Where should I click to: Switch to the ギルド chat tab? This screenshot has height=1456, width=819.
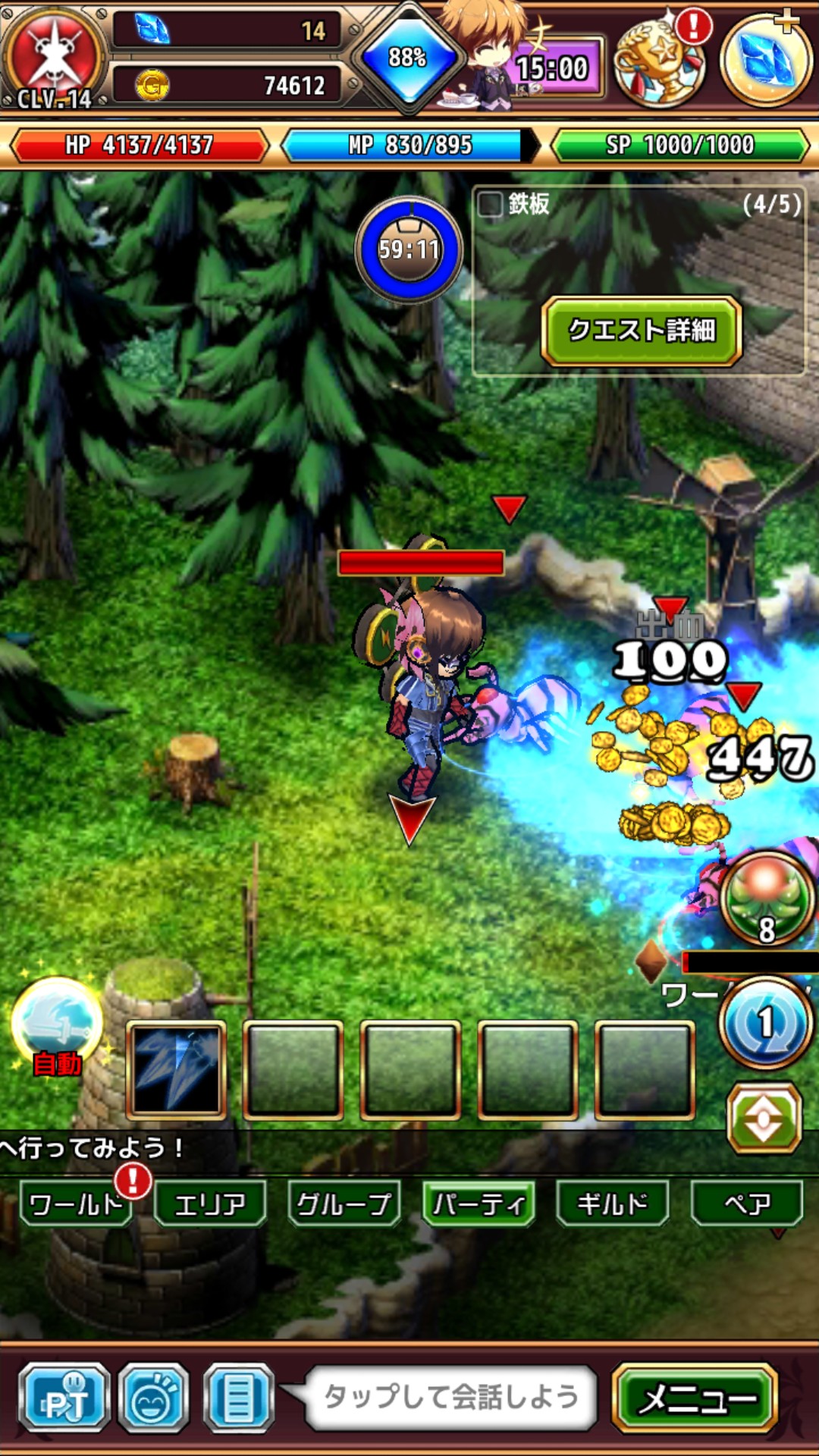coord(613,1203)
